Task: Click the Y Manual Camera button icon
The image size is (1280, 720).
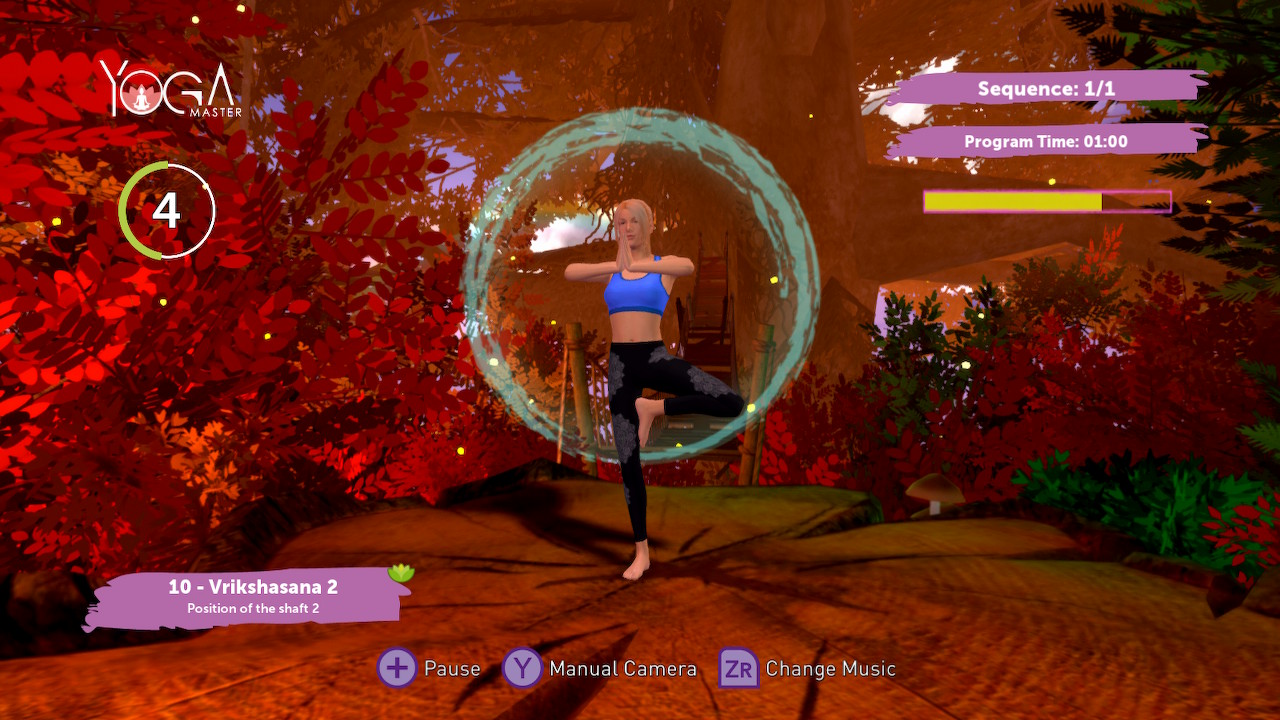Action: pos(521,668)
